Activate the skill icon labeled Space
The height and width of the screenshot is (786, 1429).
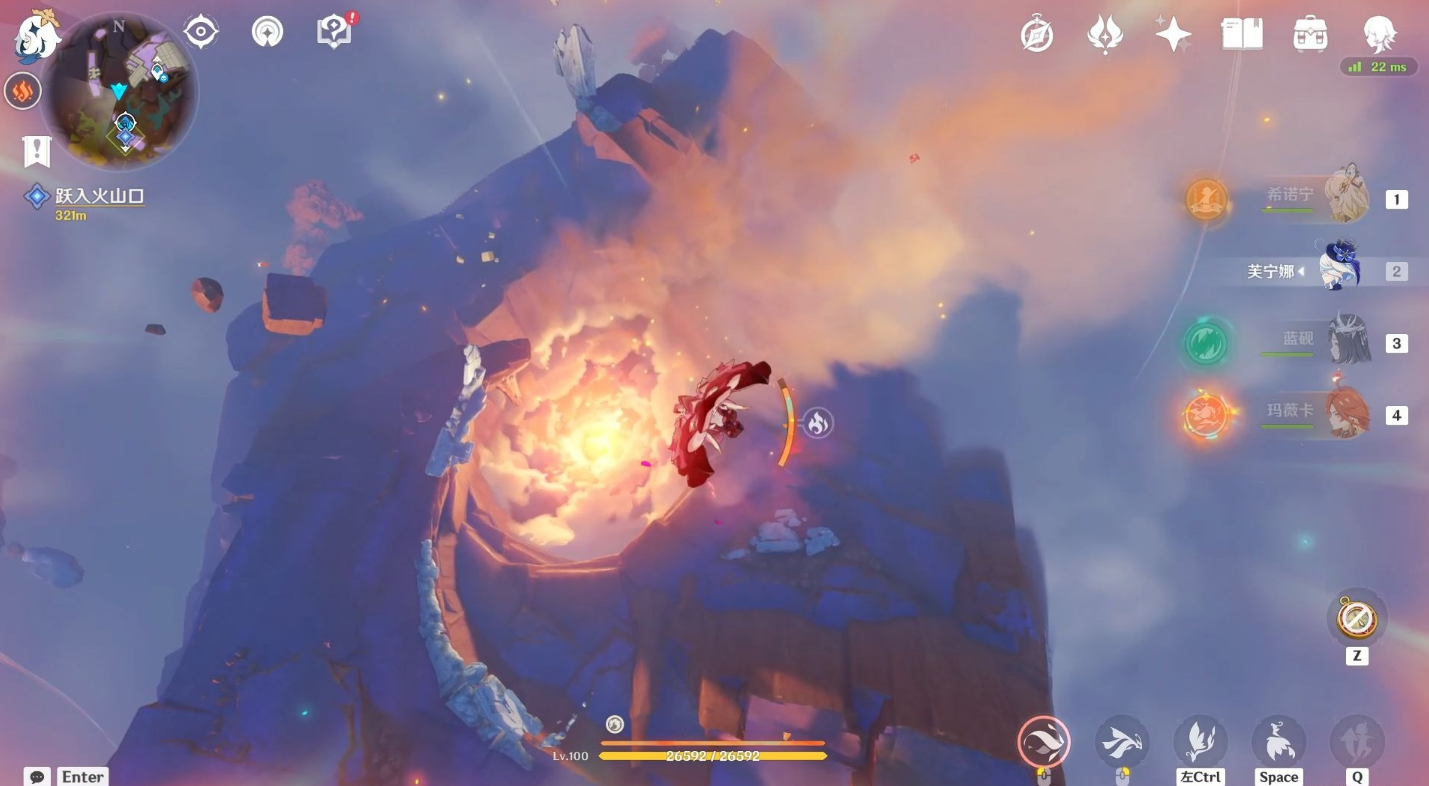point(1278,742)
